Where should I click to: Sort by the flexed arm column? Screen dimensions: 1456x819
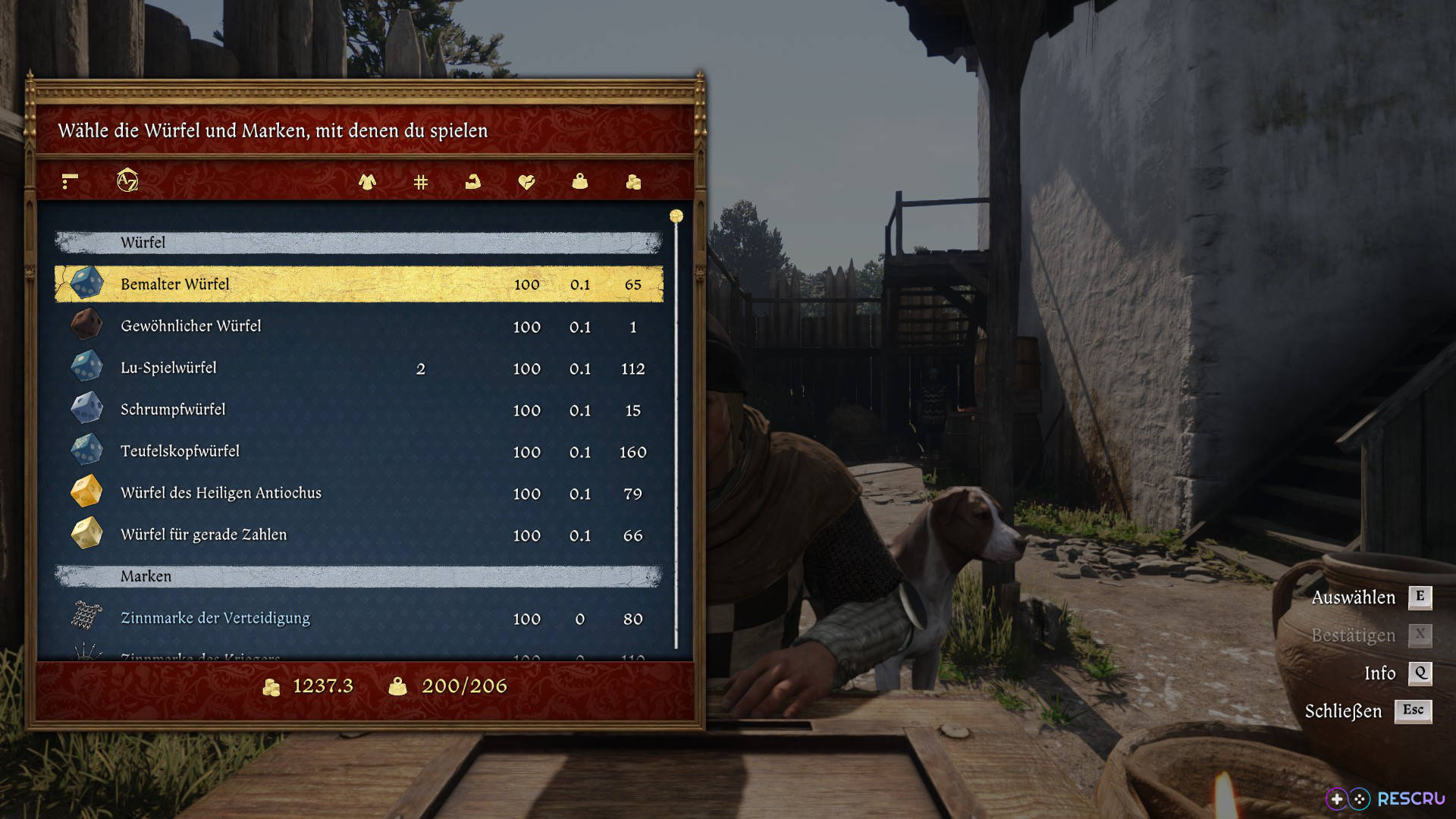click(x=473, y=182)
